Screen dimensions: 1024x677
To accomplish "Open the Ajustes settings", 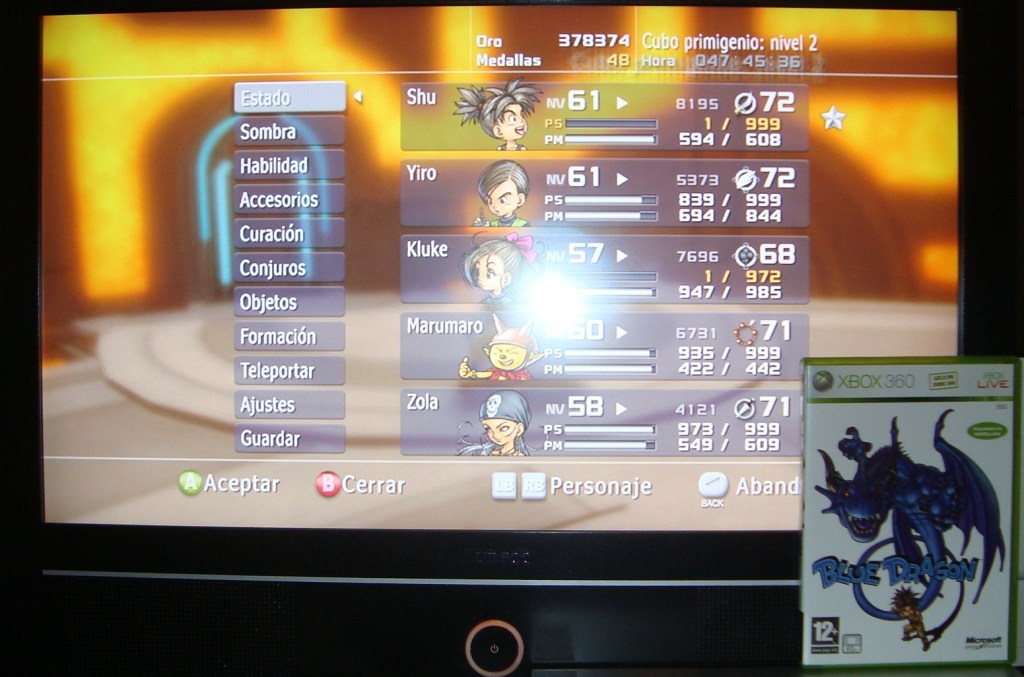I will (x=289, y=405).
